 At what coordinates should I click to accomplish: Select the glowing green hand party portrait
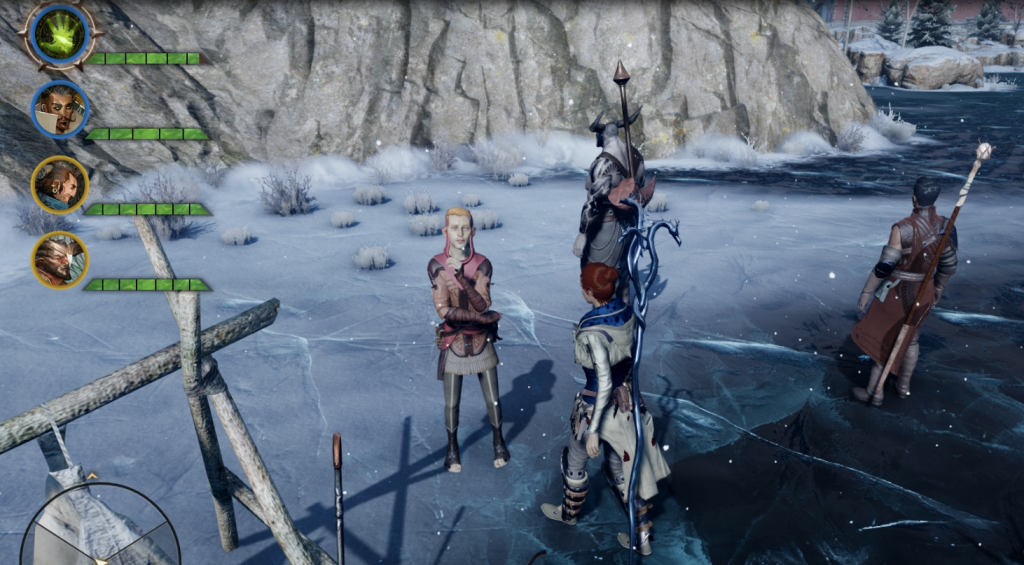point(61,33)
